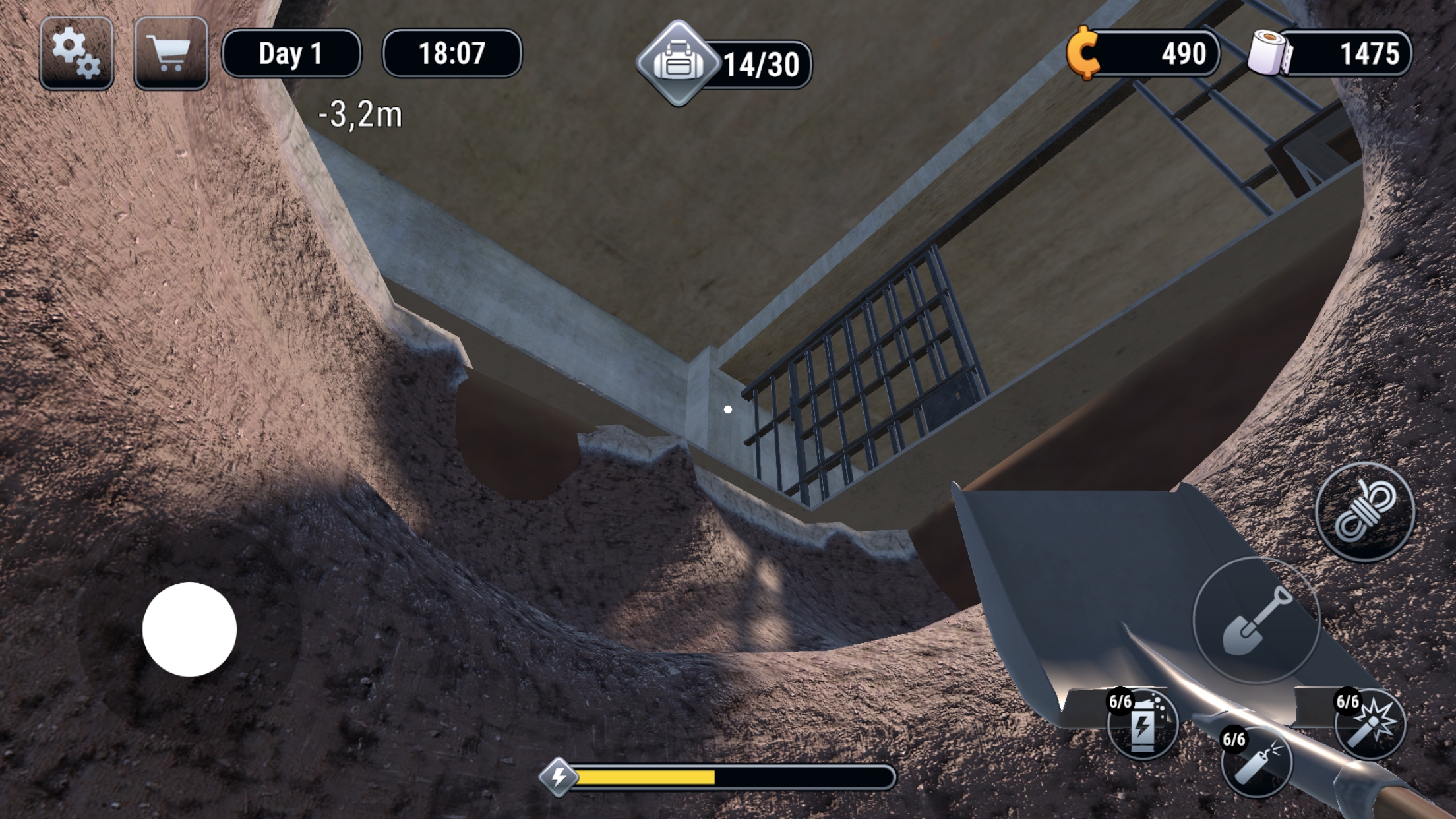Screen dimensions: 1456x819
Task: Open the inventory bag showing 14/30
Action: (679, 61)
